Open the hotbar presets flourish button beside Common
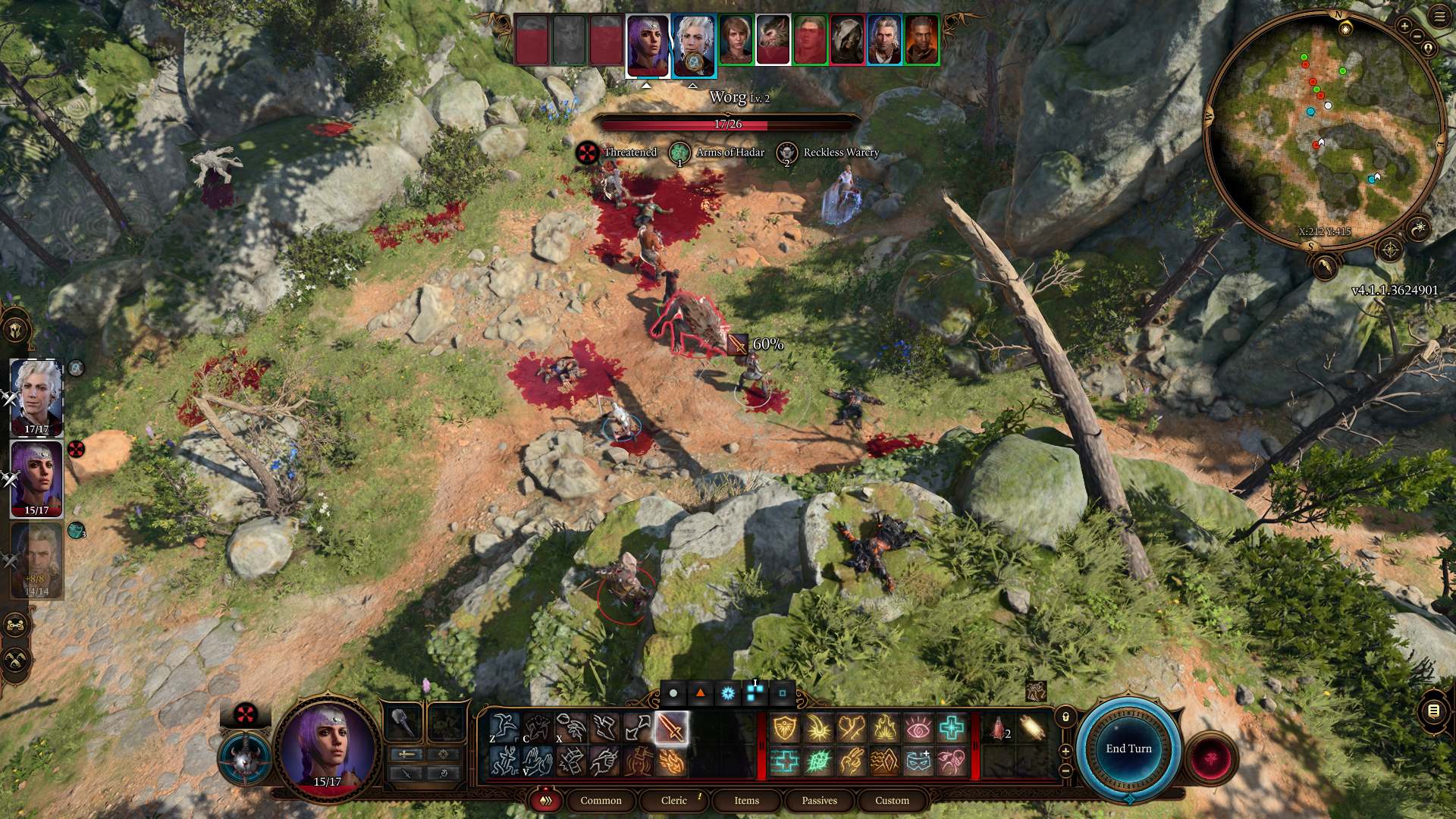This screenshot has width=1456, height=819. [x=544, y=801]
